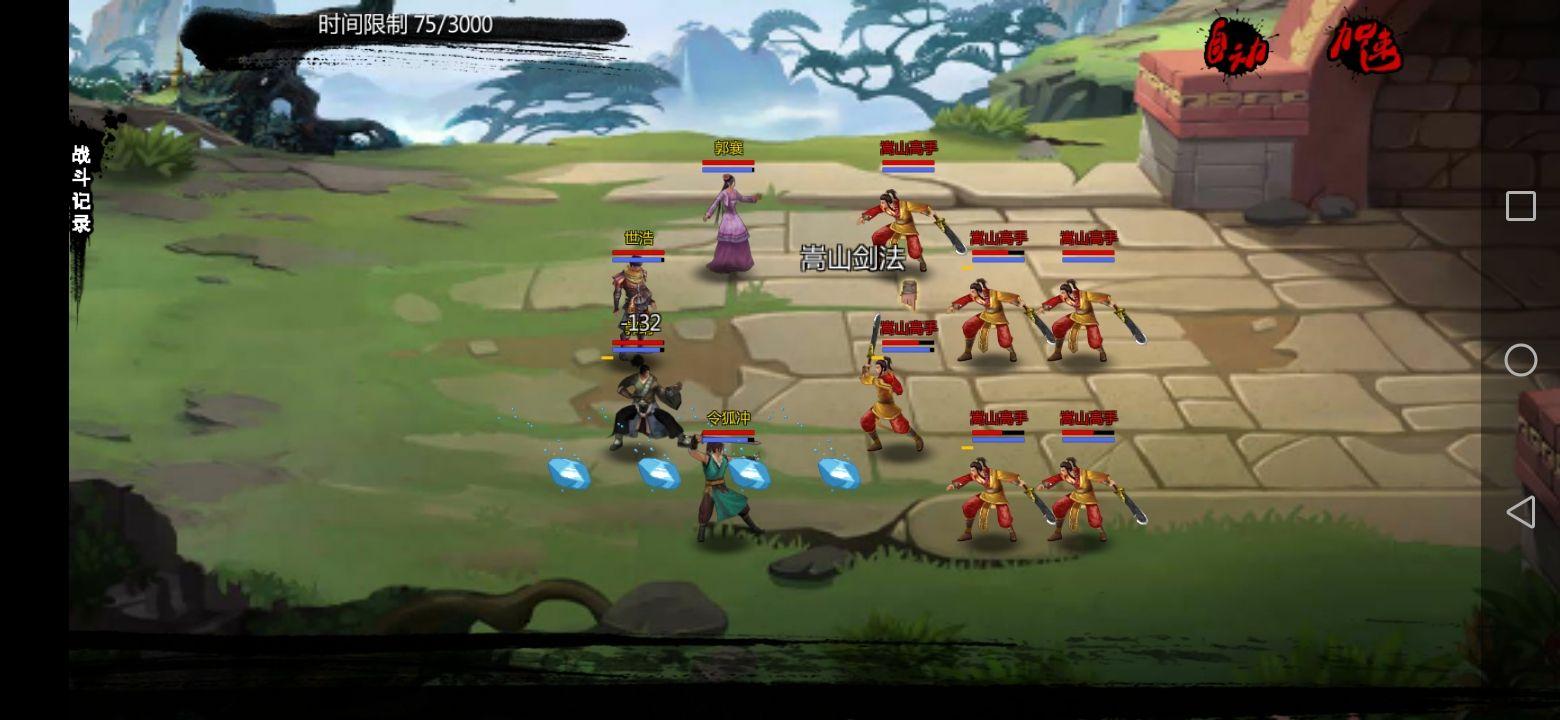The width and height of the screenshot is (1560, 720).
Task: Open the 战斗记录 battle log
Action: pos(81,189)
